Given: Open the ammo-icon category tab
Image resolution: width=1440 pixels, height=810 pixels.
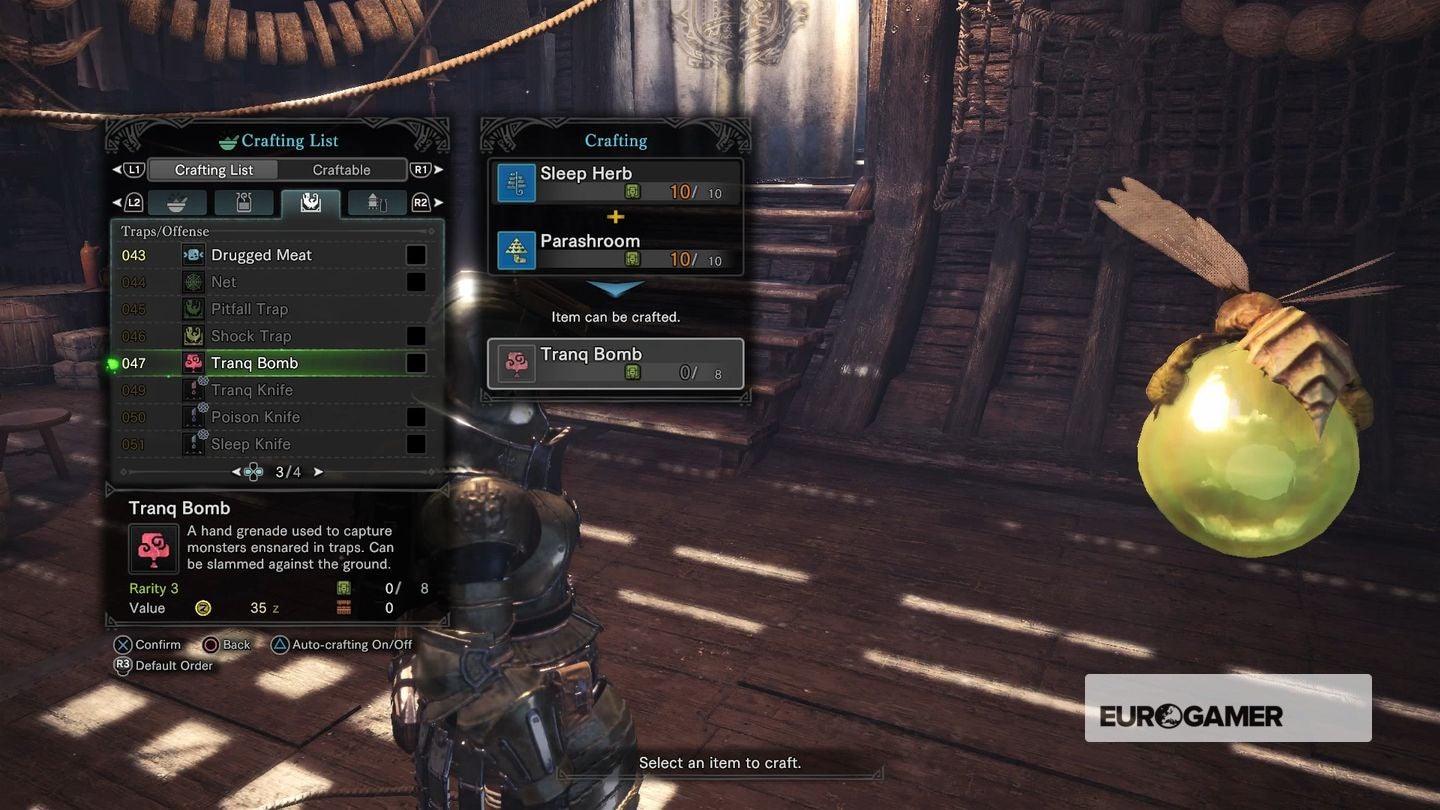Looking at the screenshot, I should [376, 203].
